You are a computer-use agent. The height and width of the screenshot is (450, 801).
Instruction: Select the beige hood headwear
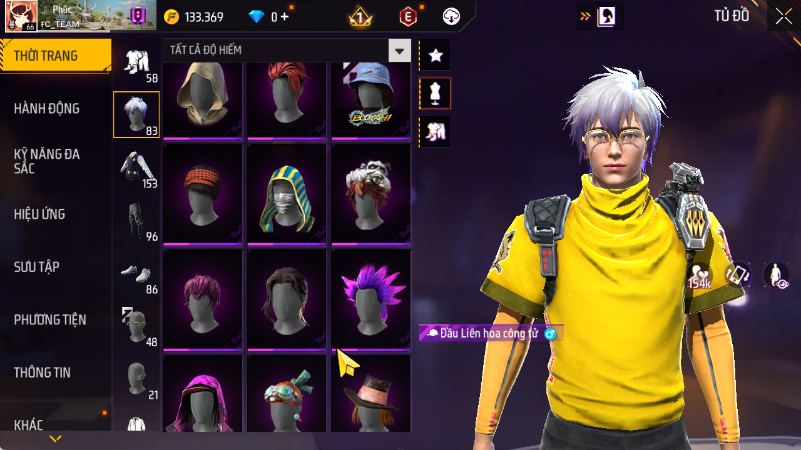(x=203, y=98)
